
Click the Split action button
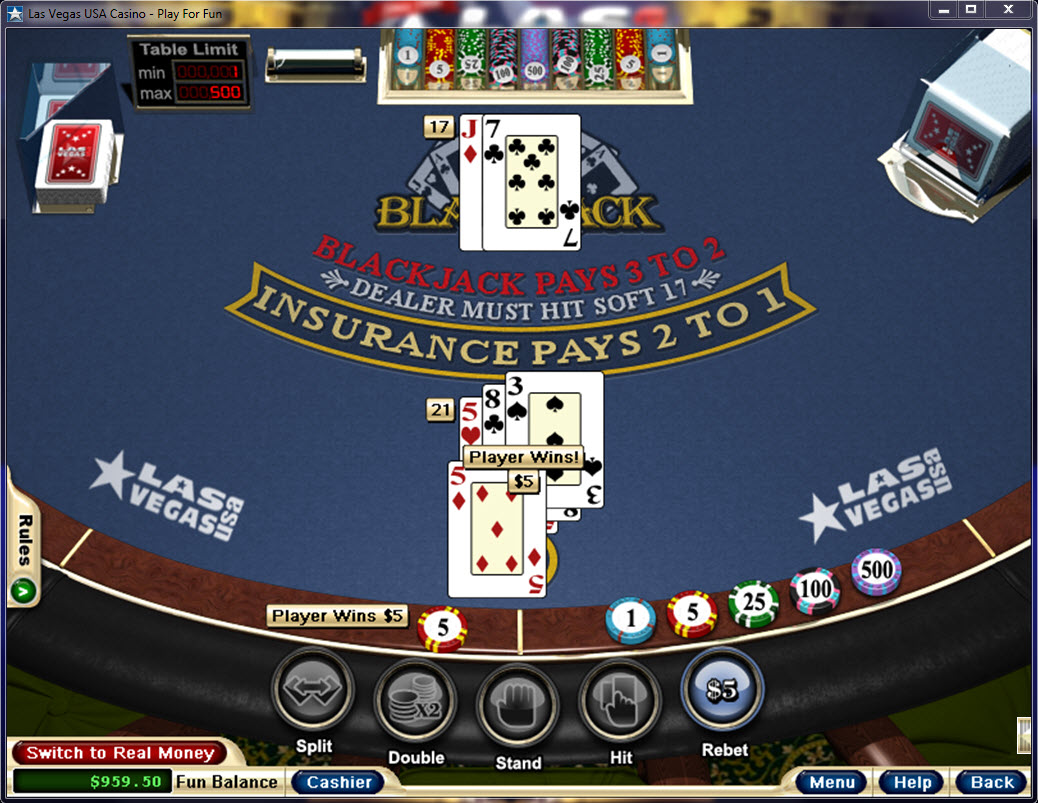pyautogui.click(x=313, y=690)
